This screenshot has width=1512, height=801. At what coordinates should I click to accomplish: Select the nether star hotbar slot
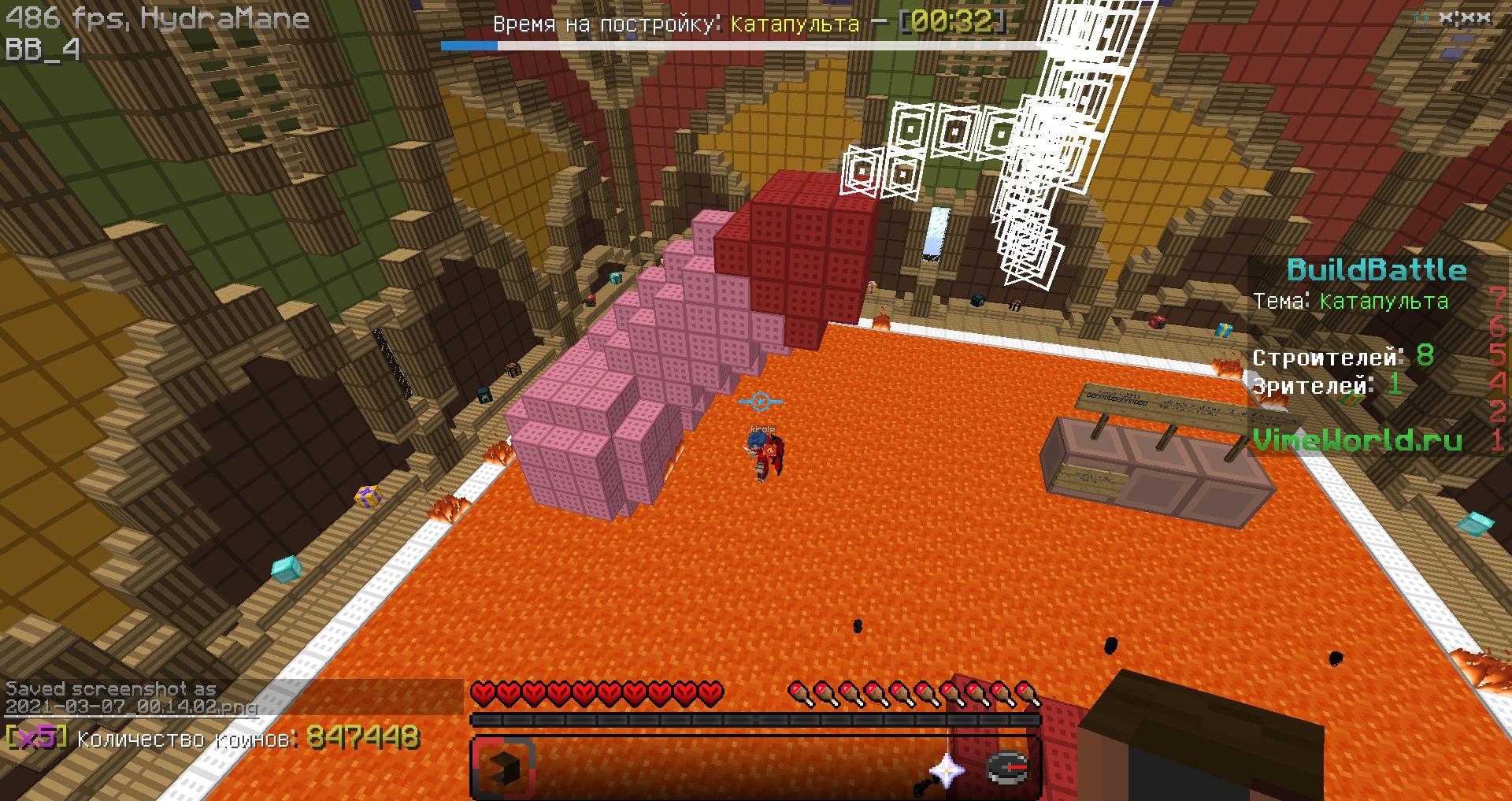tap(945, 769)
